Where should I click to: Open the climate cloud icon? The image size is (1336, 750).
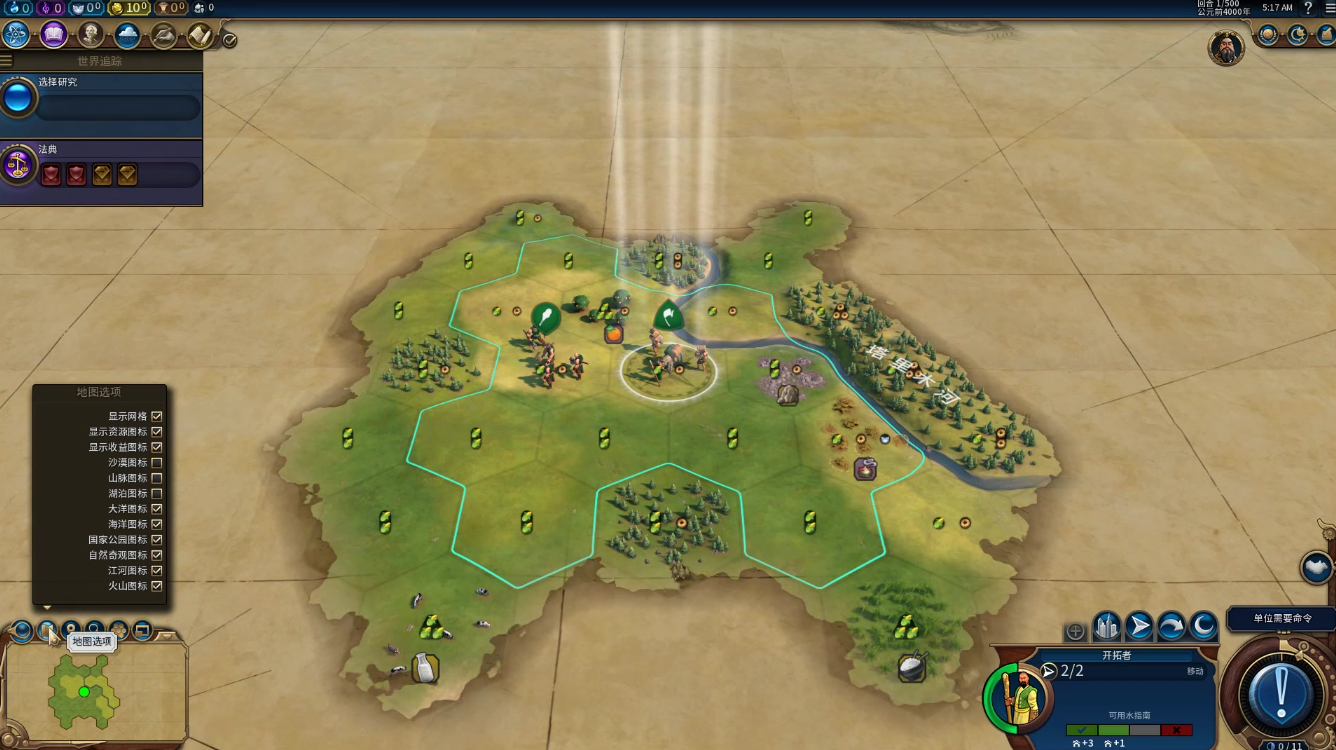click(127, 36)
